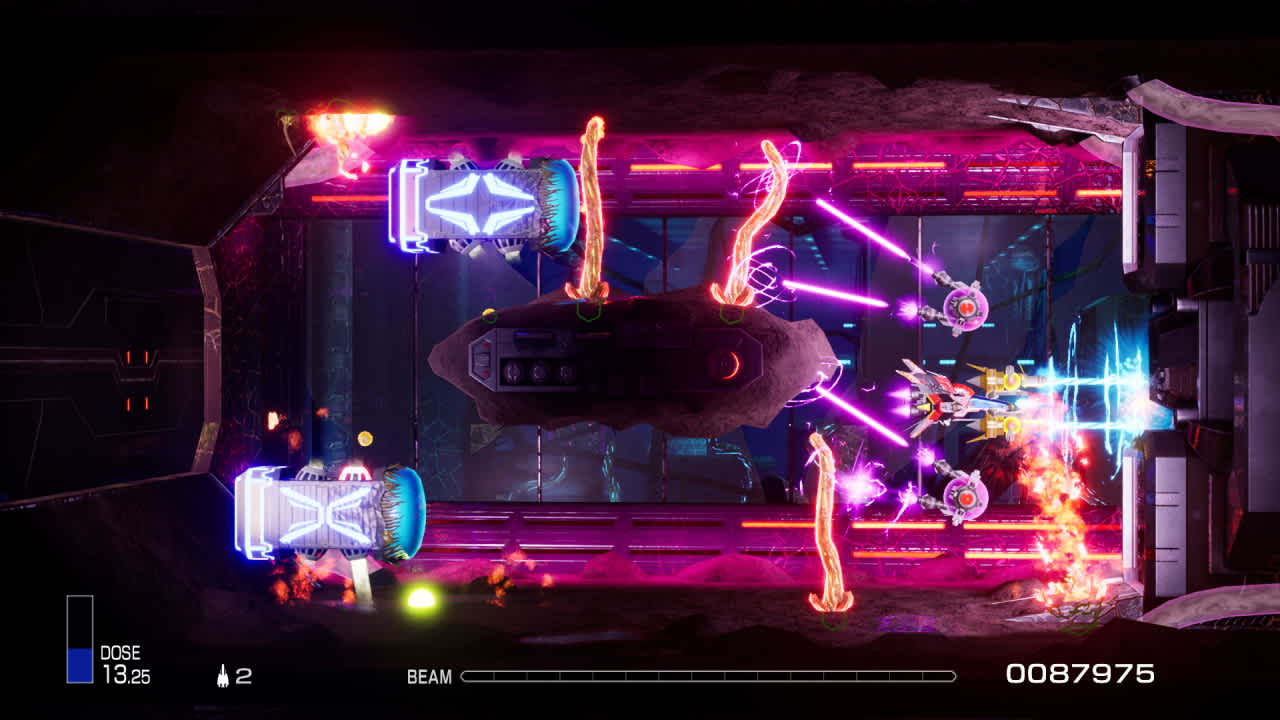This screenshot has width=1280, height=720.
Task: Click the upper X-marked enemy carrier
Action: 480,200
